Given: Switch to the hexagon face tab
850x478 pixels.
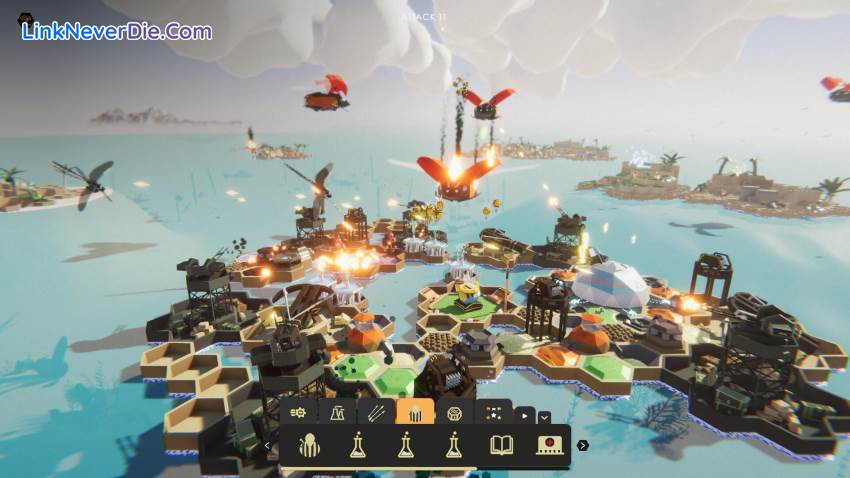Looking at the screenshot, I should 454,412.
